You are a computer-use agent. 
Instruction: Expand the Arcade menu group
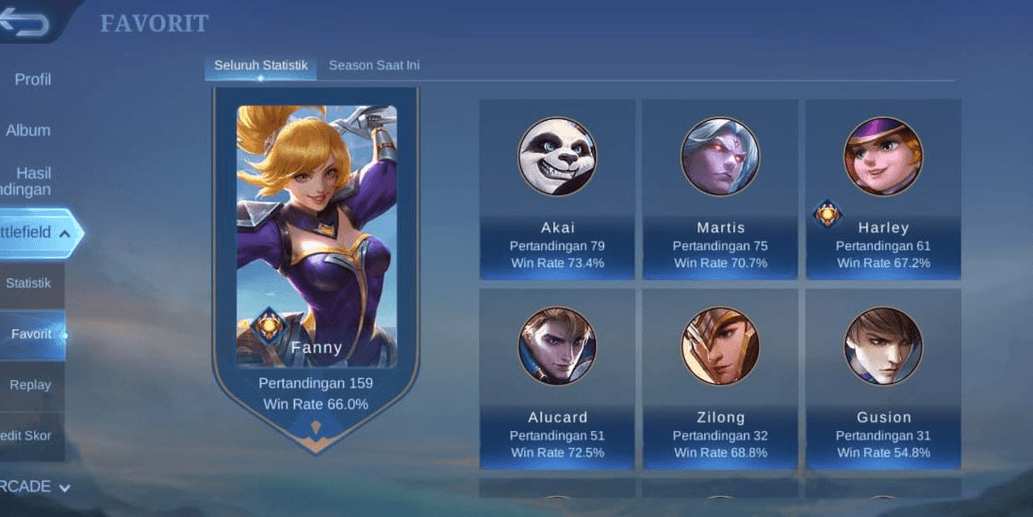(x=34, y=487)
